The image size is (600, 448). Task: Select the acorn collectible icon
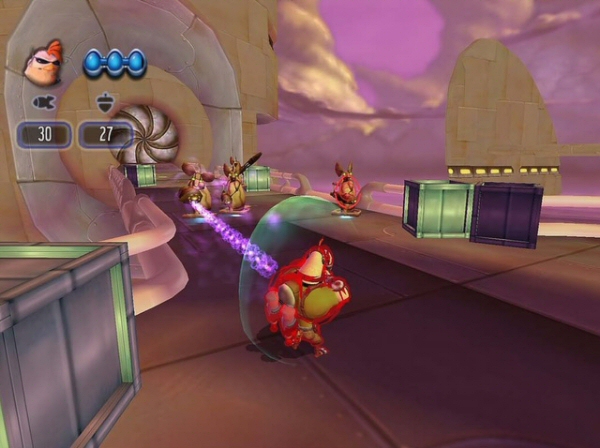[104, 102]
